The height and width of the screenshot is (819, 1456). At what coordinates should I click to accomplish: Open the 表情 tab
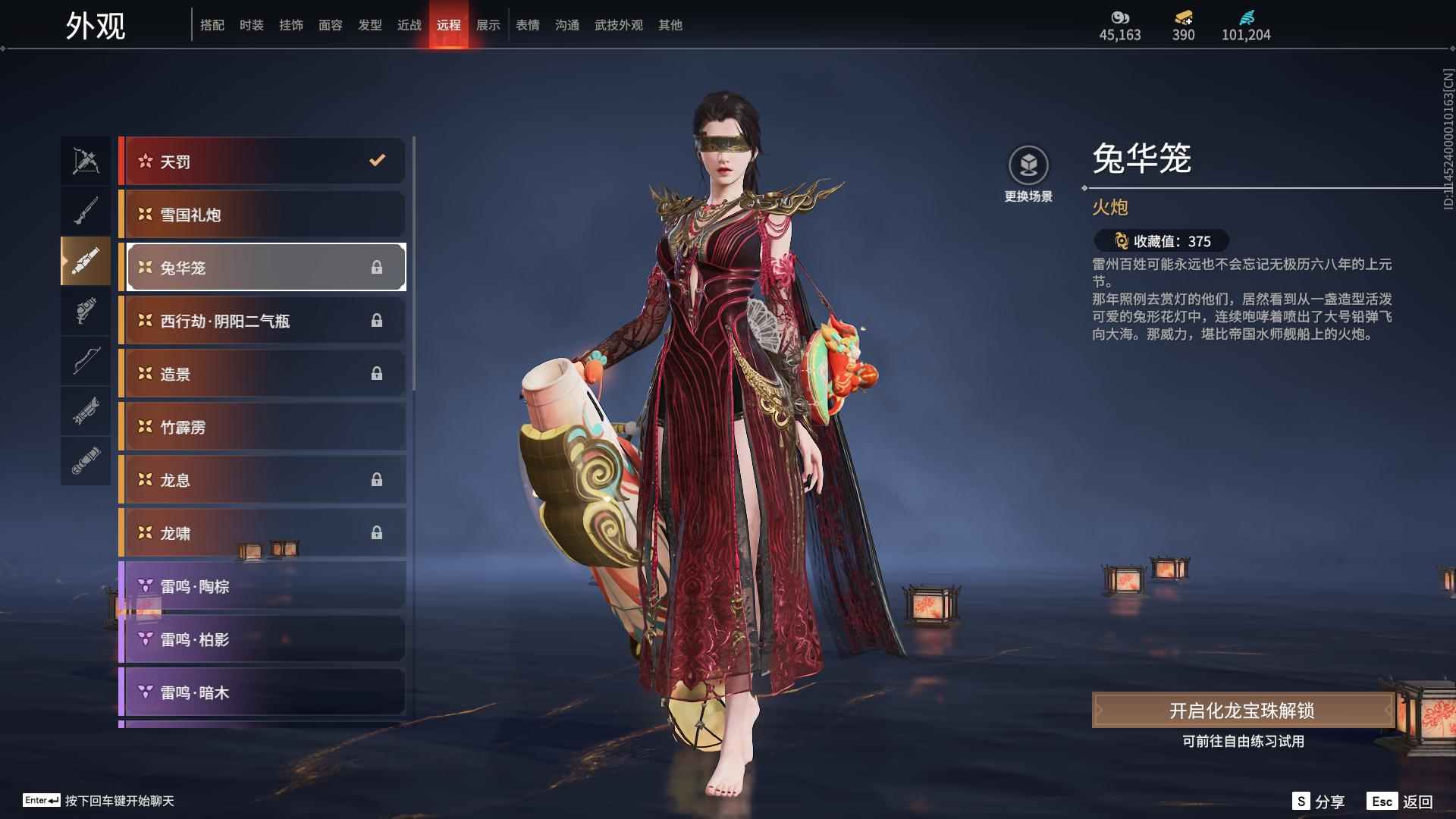[x=527, y=25]
